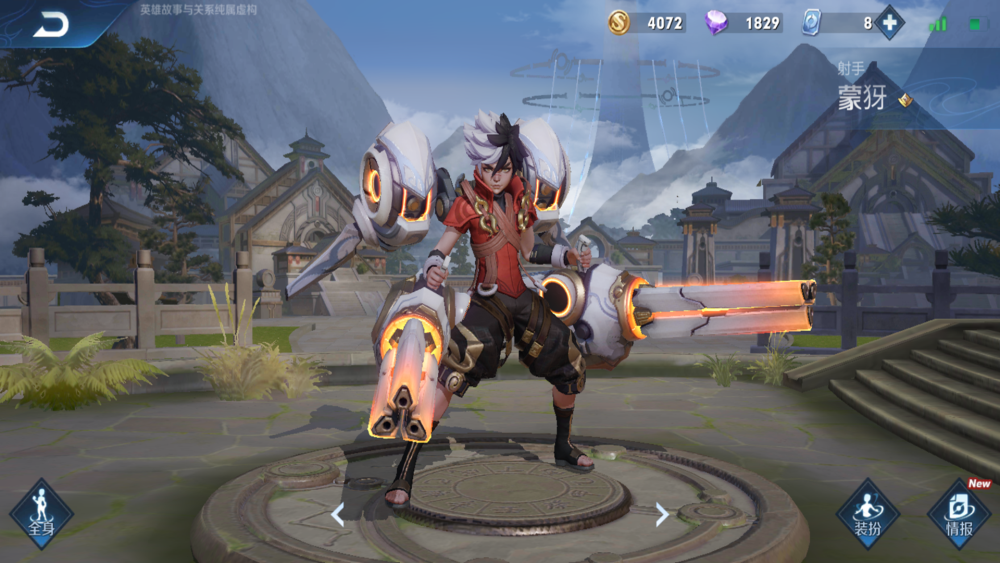
Task: Switch to the next hero with right arrow
Action: (662, 514)
